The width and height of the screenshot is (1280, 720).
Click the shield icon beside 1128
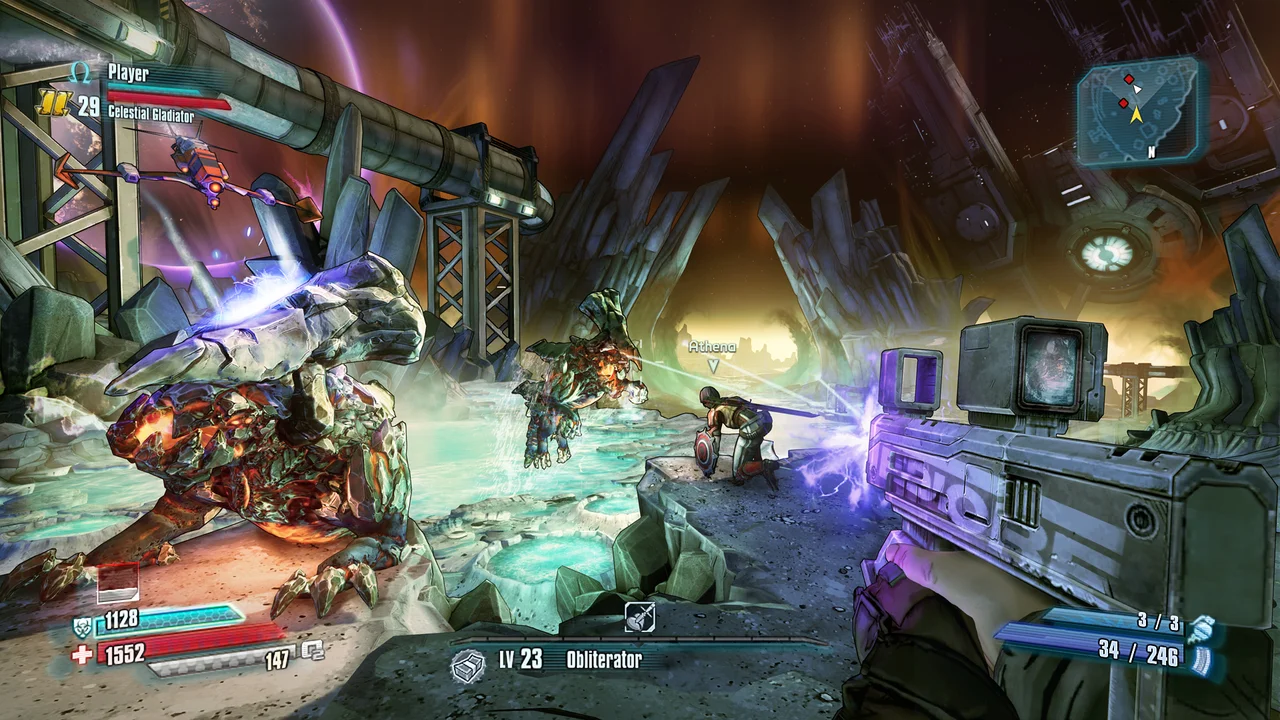tap(83, 627)
